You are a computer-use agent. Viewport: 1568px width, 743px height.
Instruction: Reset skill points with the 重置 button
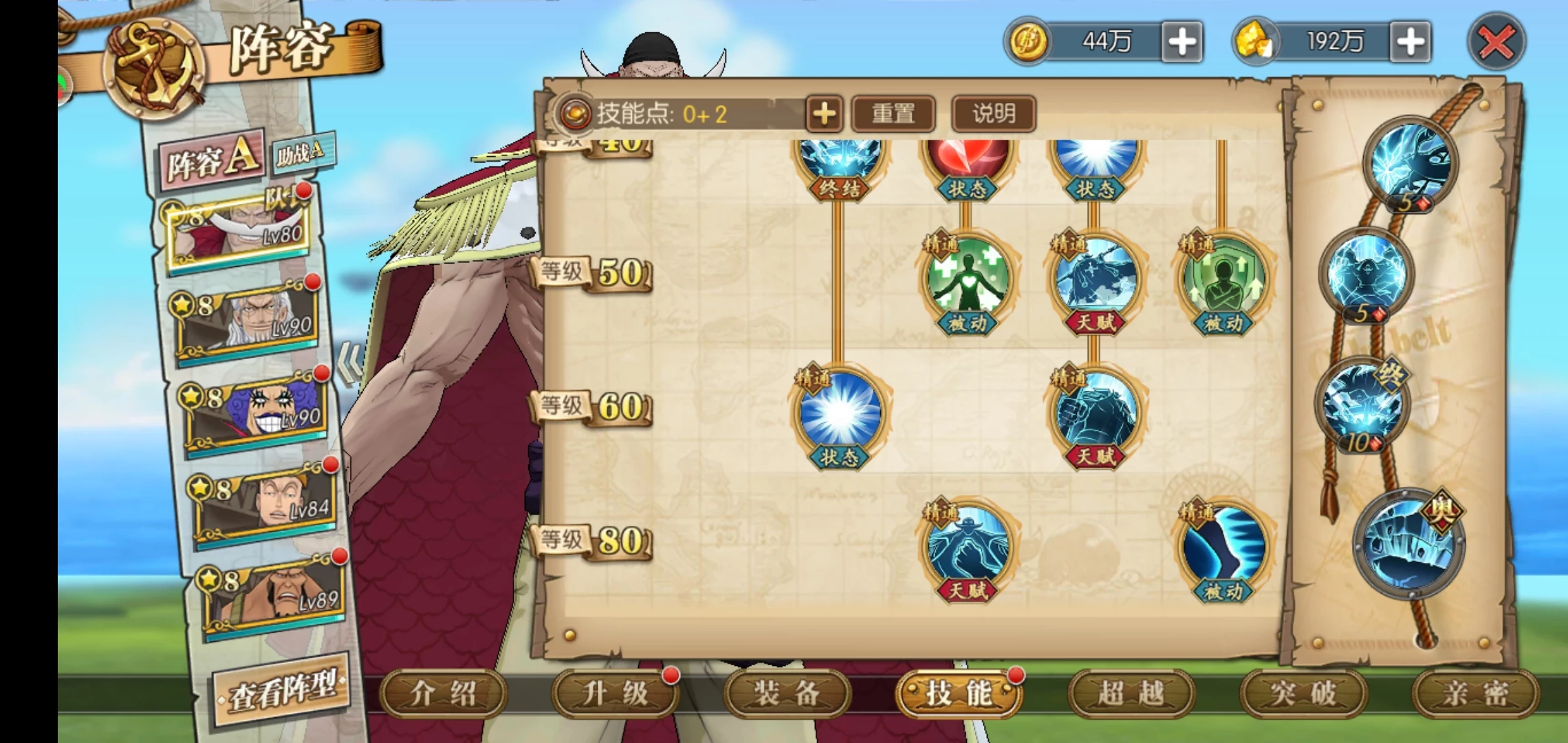coord(893,114)
